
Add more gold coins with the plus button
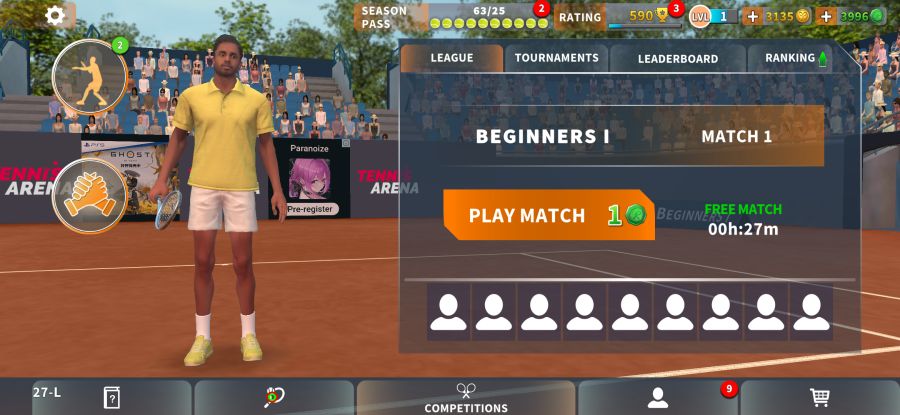[753, 16]
